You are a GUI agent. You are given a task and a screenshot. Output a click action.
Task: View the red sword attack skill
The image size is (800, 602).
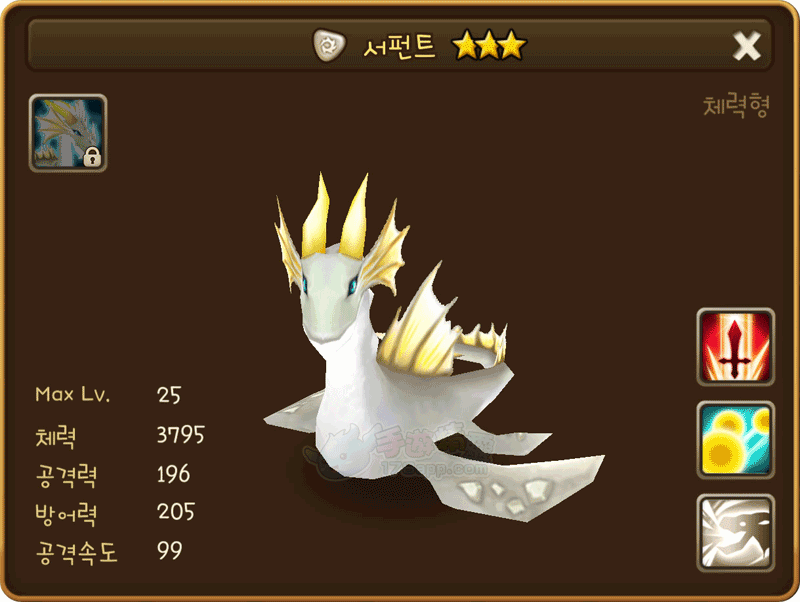click(x=735, y=347)
